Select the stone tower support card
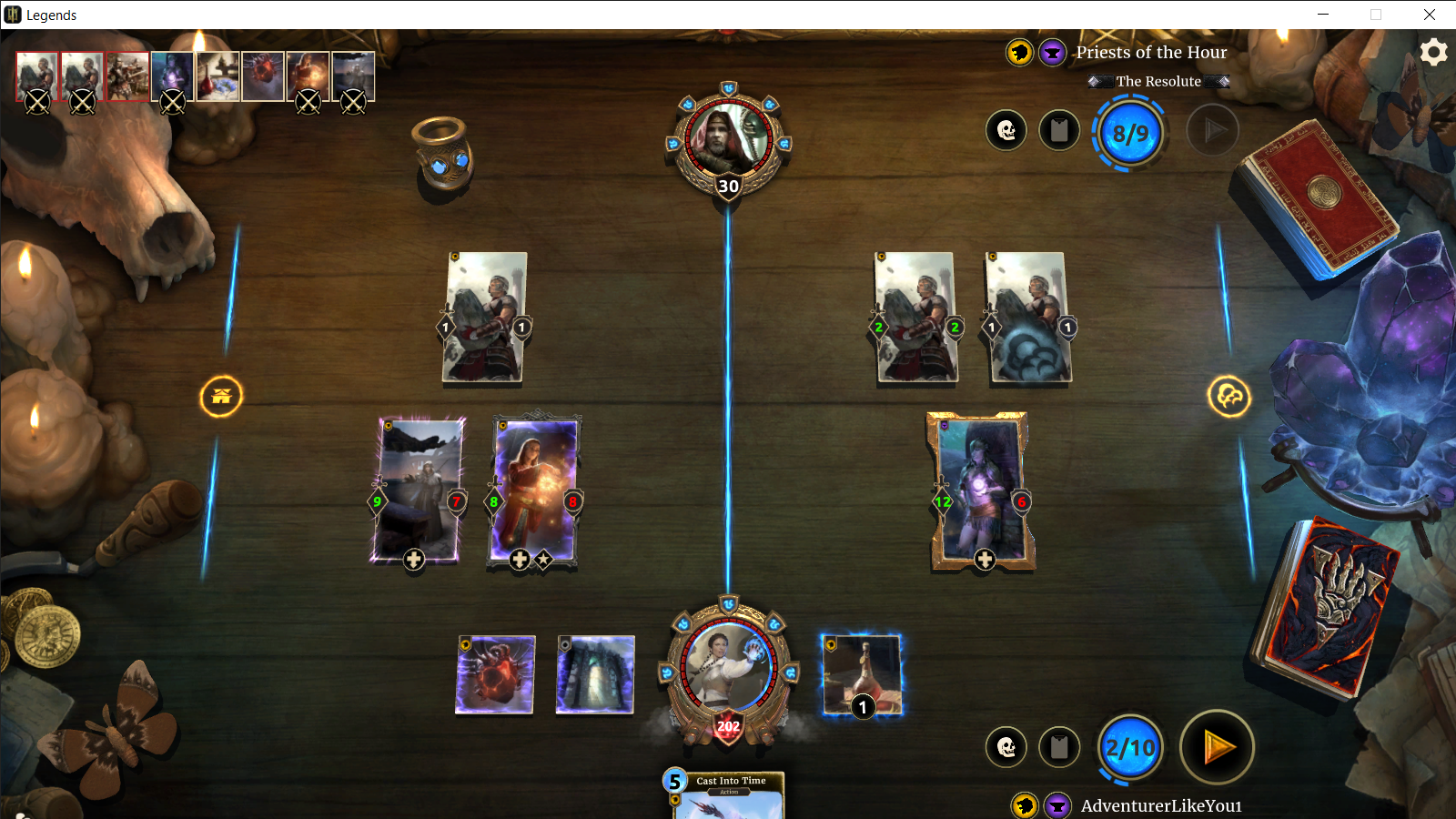The image size is (1456, 819). click(595, 674)
